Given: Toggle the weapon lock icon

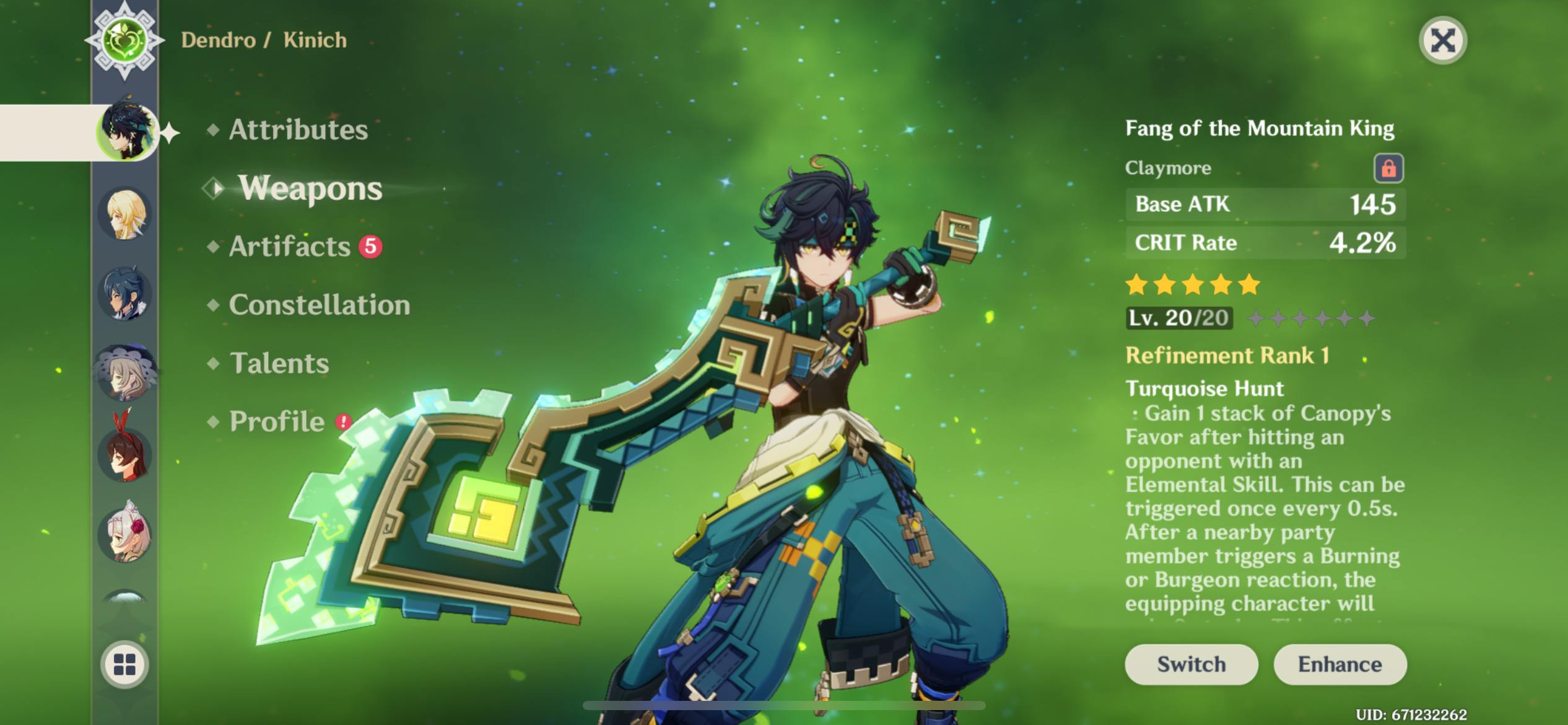Looking at the screenshot, I should (1388, 168).
